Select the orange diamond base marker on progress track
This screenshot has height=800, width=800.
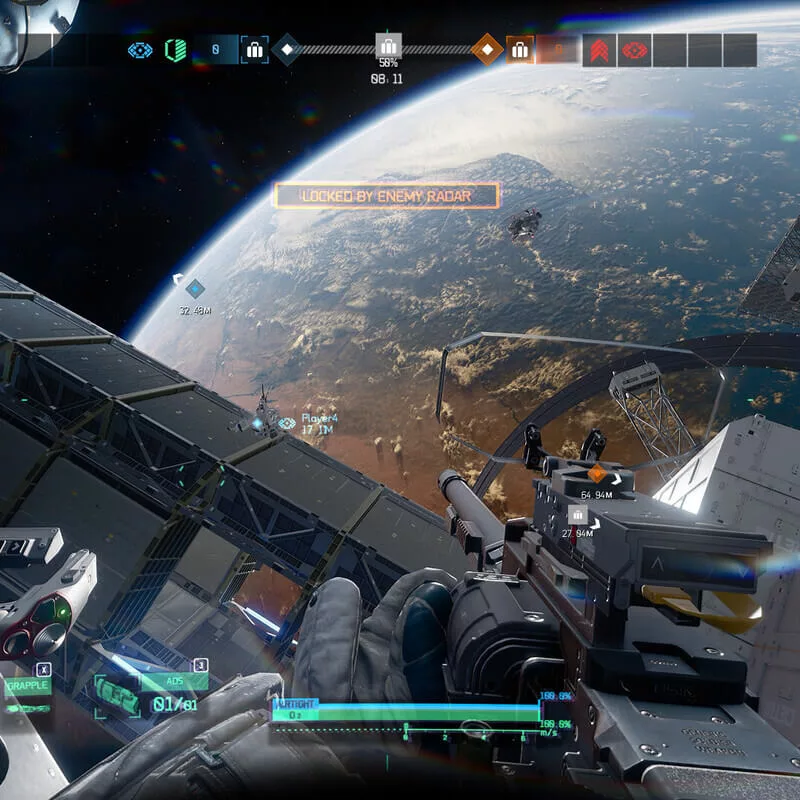[x=487, y=49]
